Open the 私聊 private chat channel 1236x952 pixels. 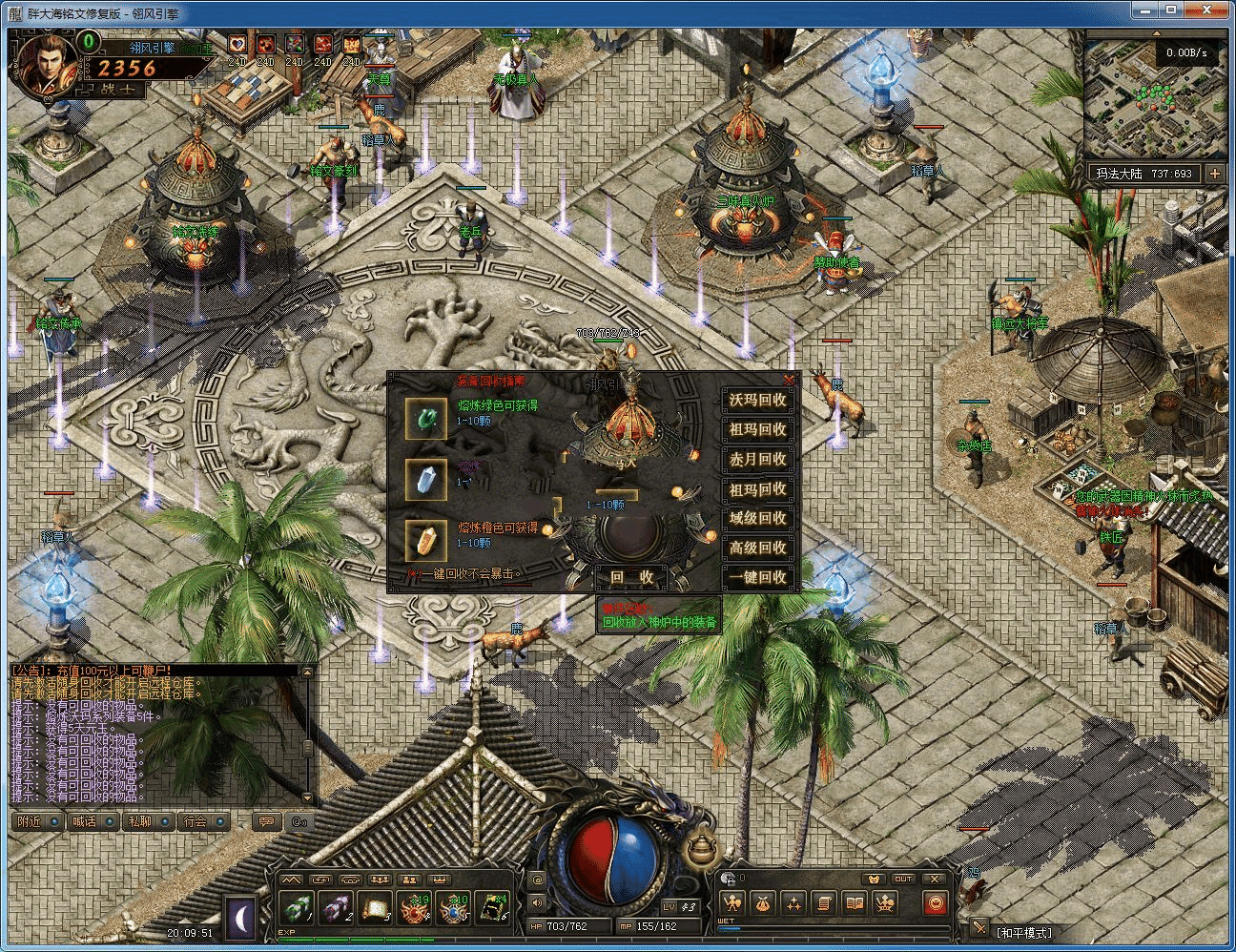(x=140, y=821)
